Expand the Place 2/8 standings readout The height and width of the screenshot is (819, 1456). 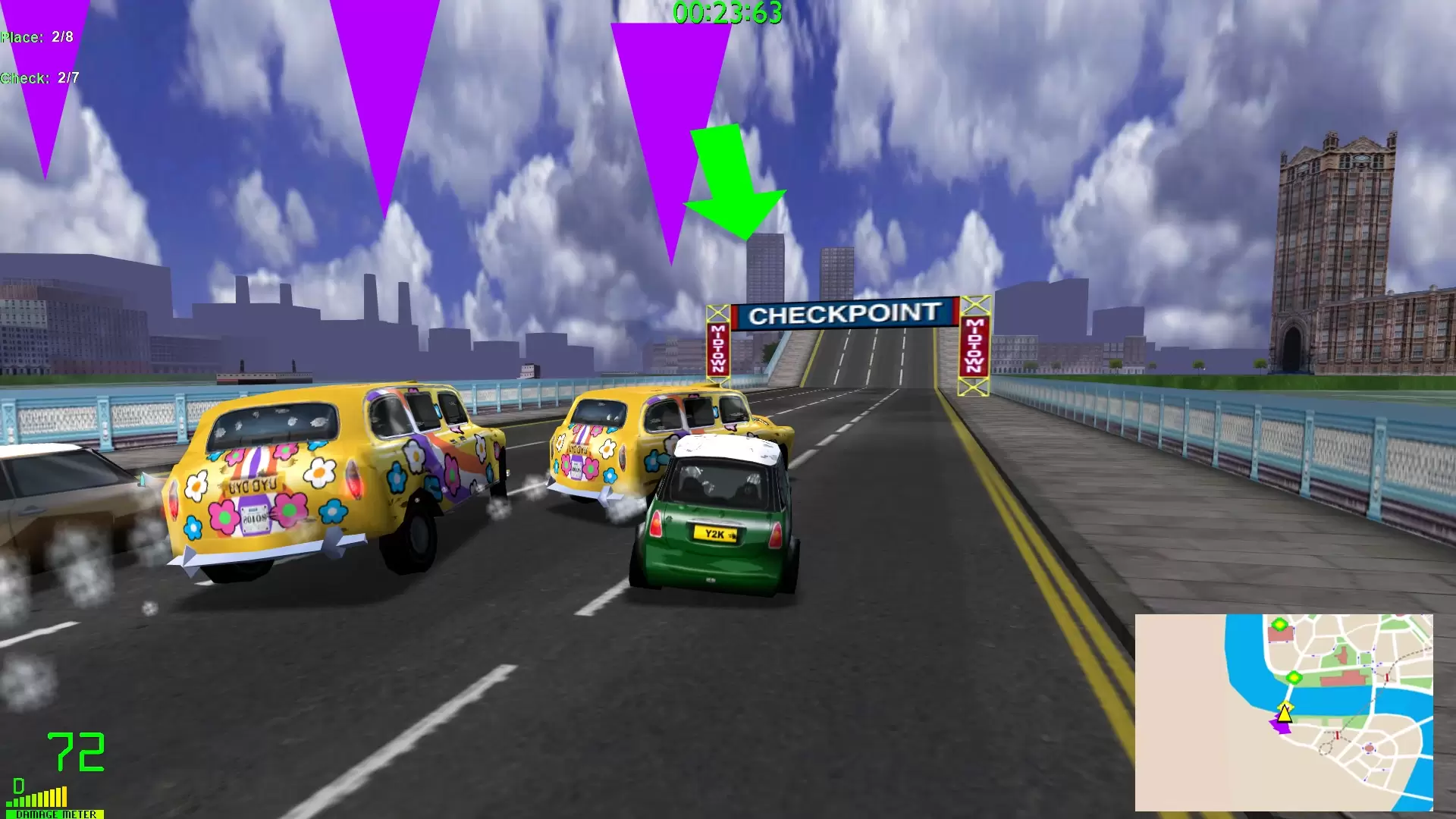(x=36, y=36)
